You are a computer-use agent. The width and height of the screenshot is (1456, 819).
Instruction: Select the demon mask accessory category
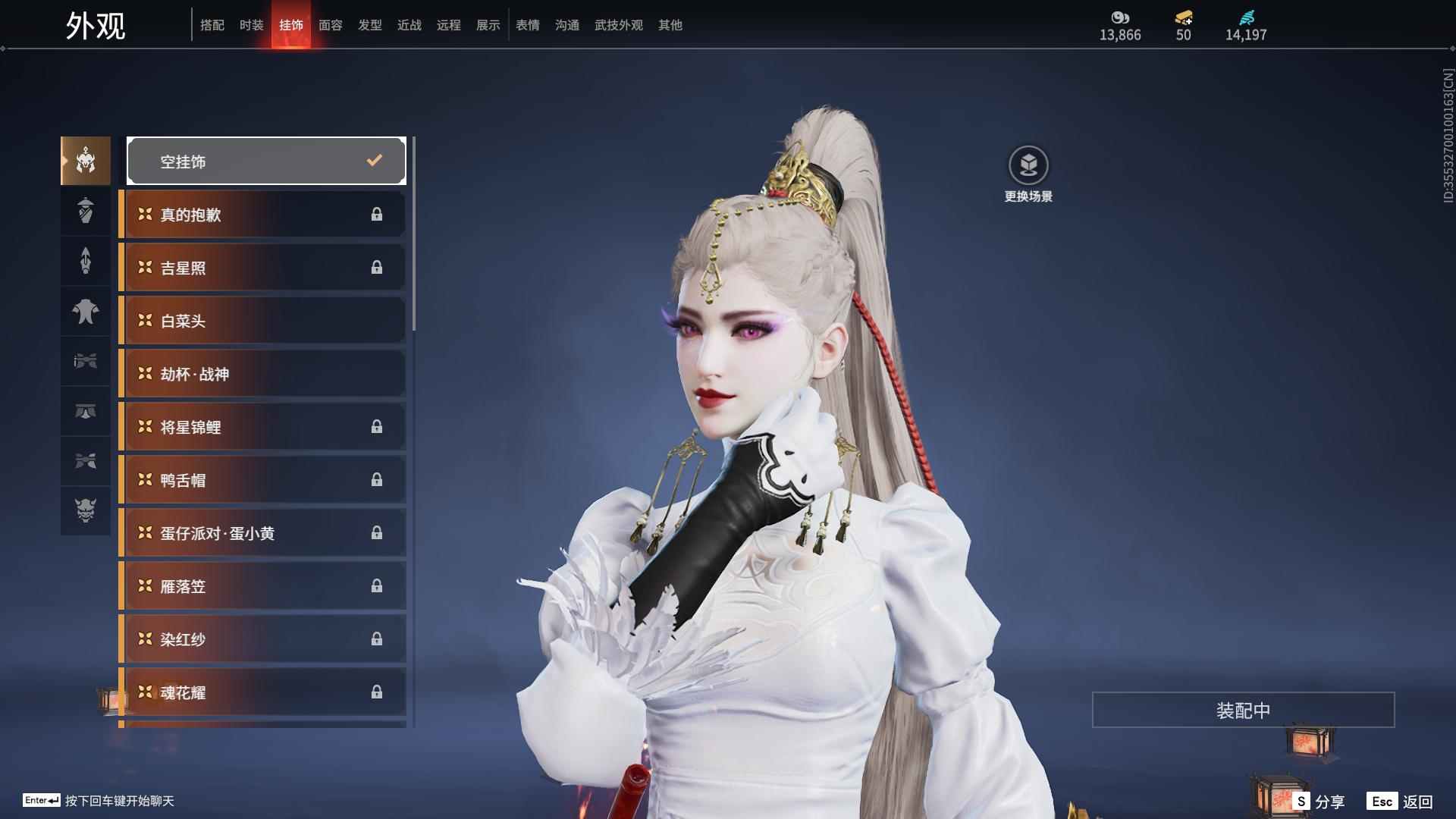[x=86, y=510]
